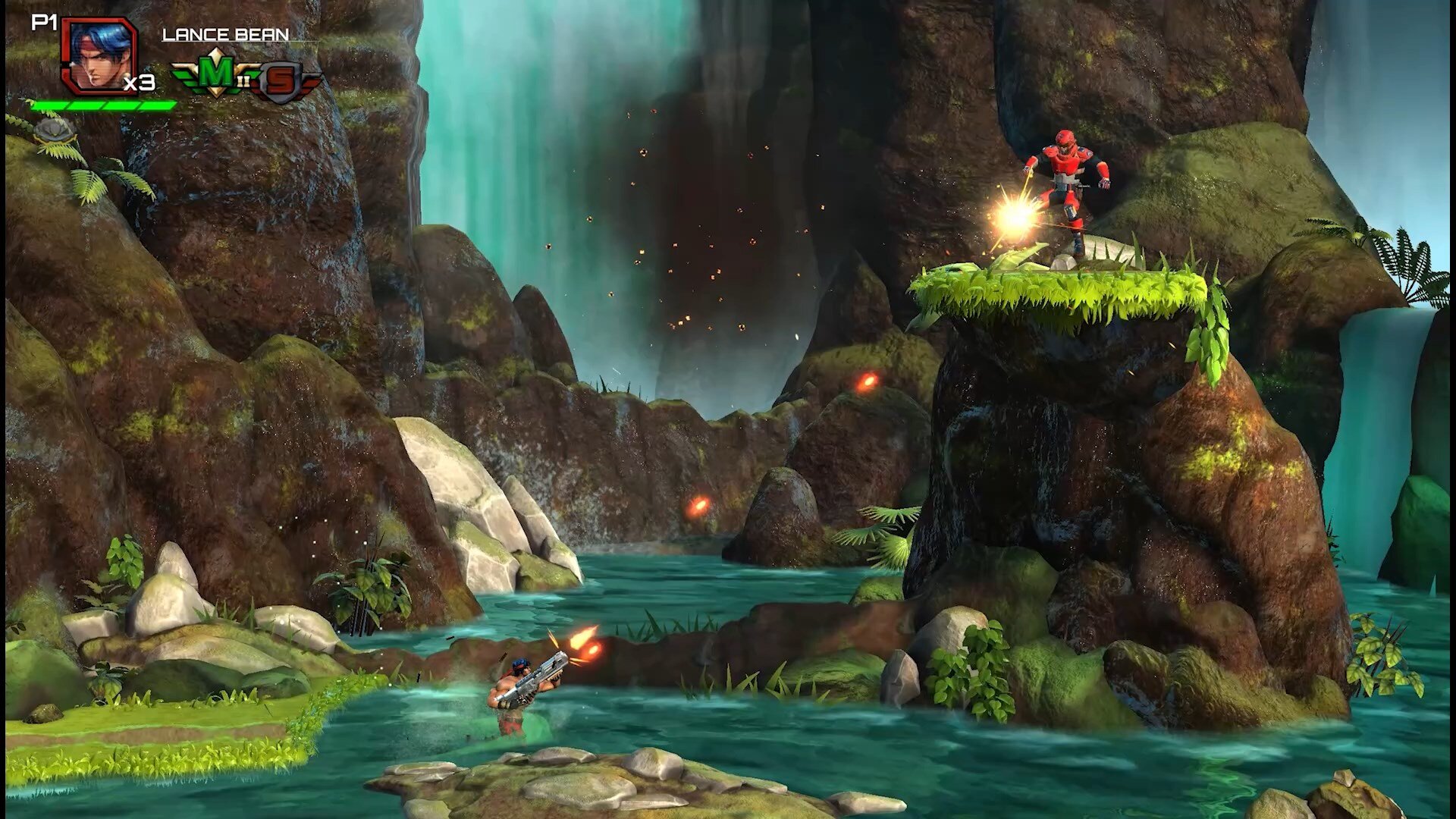The height and width of the screenshot is (819, 1456).
Task: Switch to the red S spread gun icon
Action: [282, 80]
